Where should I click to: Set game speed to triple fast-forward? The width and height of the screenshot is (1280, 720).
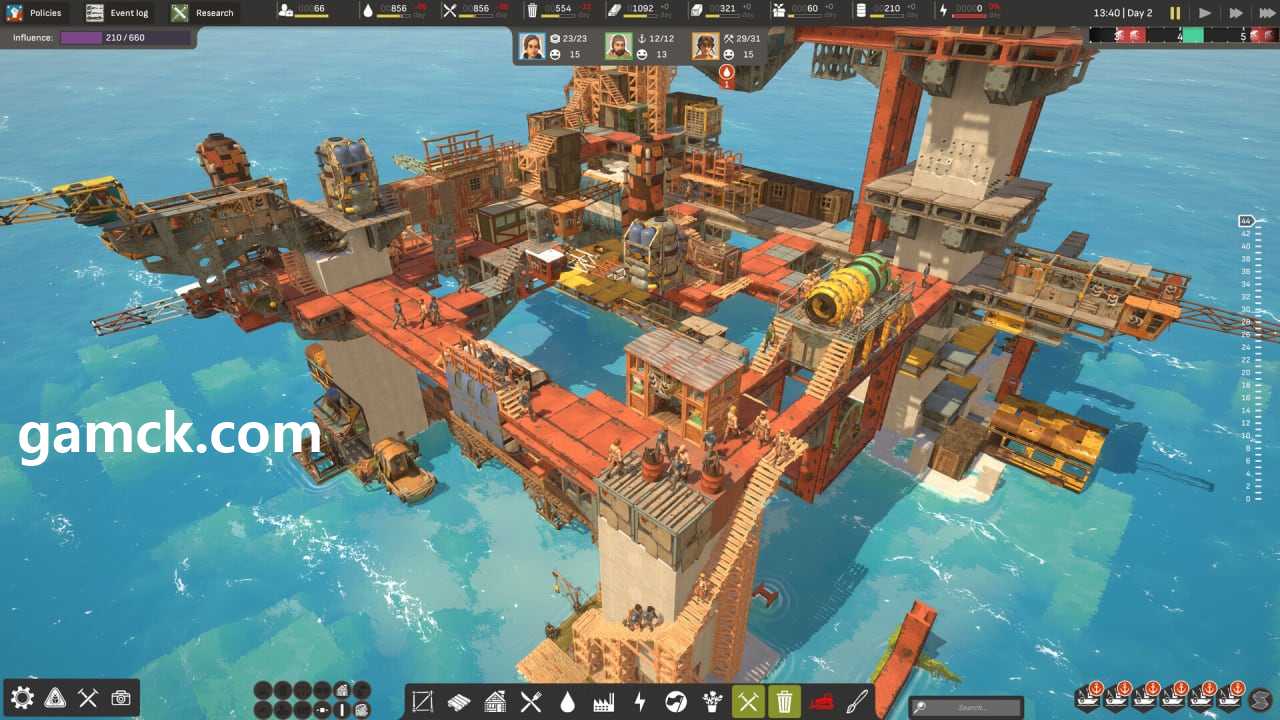pos(1266,13)
